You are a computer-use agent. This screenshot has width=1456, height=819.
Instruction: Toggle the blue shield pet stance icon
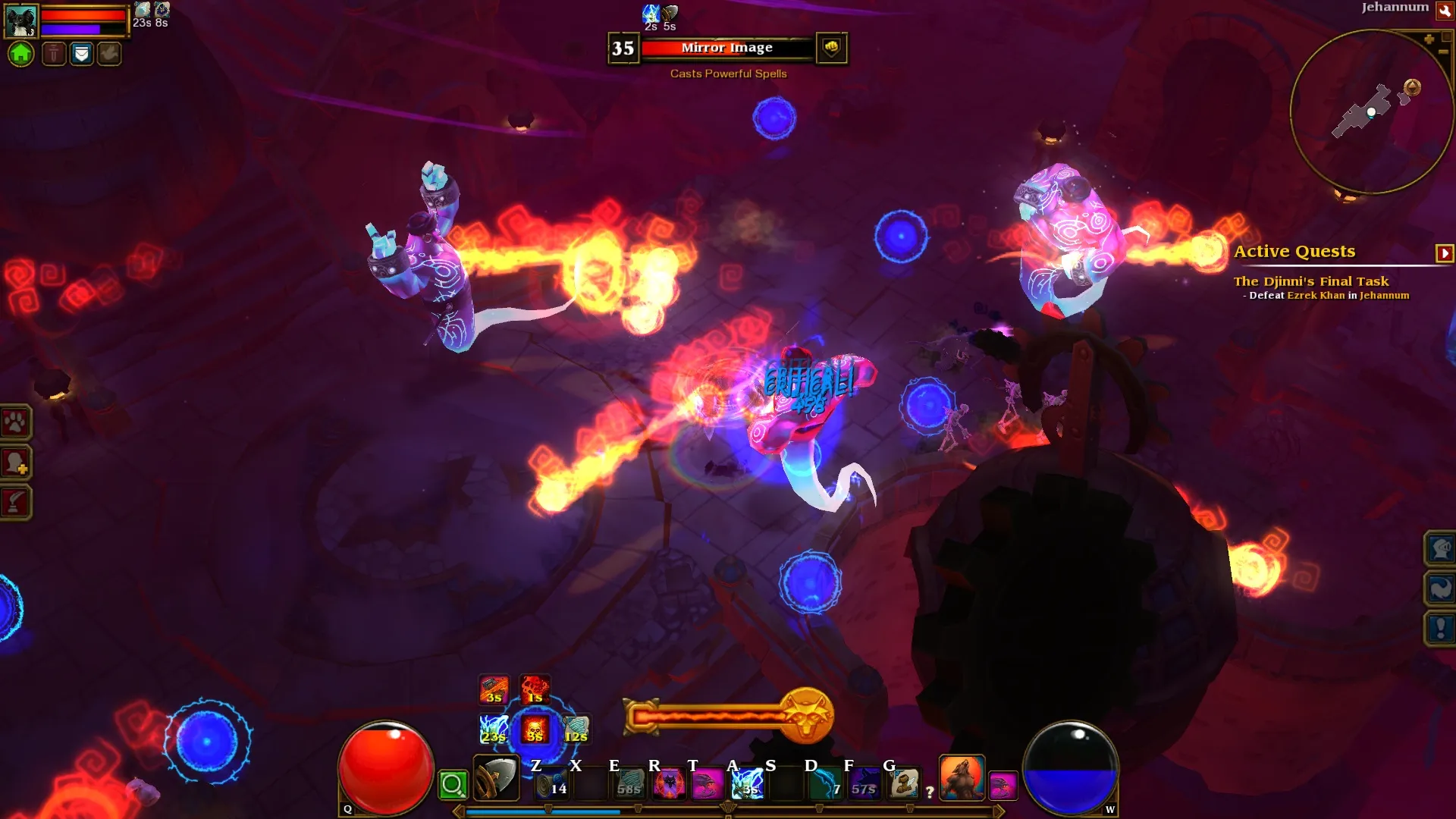[81, 54]
